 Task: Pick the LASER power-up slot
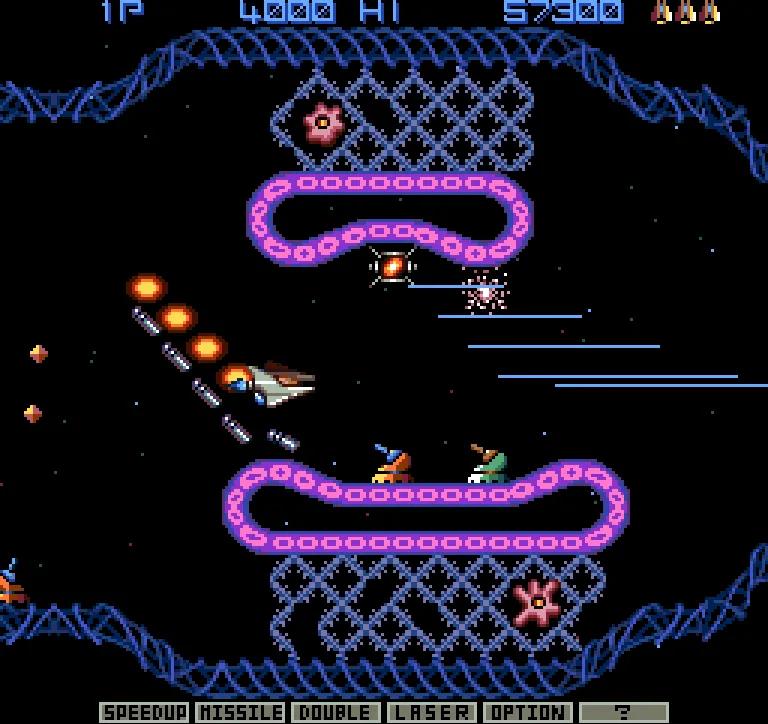click(x=432, y=712)
